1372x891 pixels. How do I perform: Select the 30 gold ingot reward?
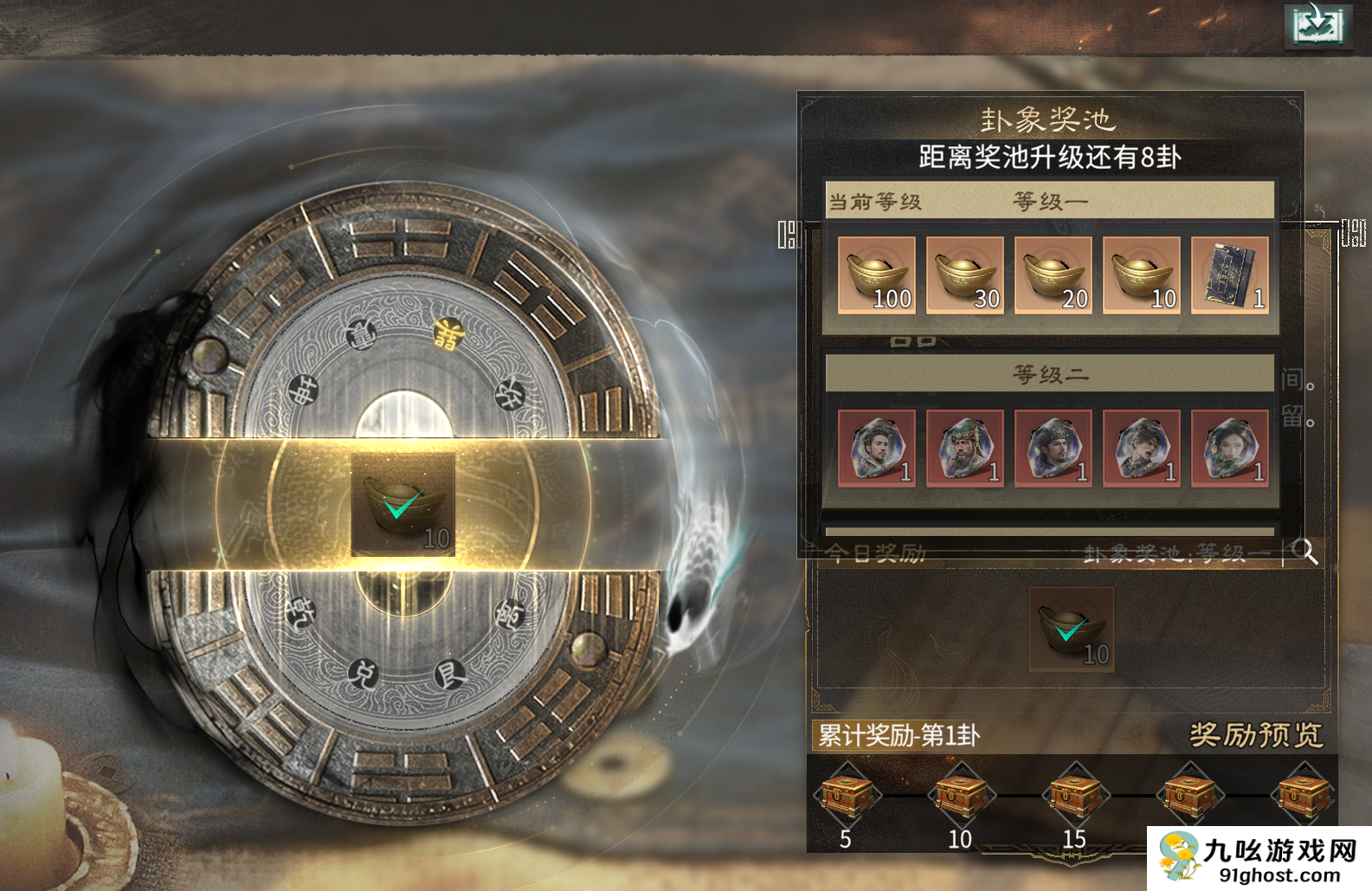[964, 275]
